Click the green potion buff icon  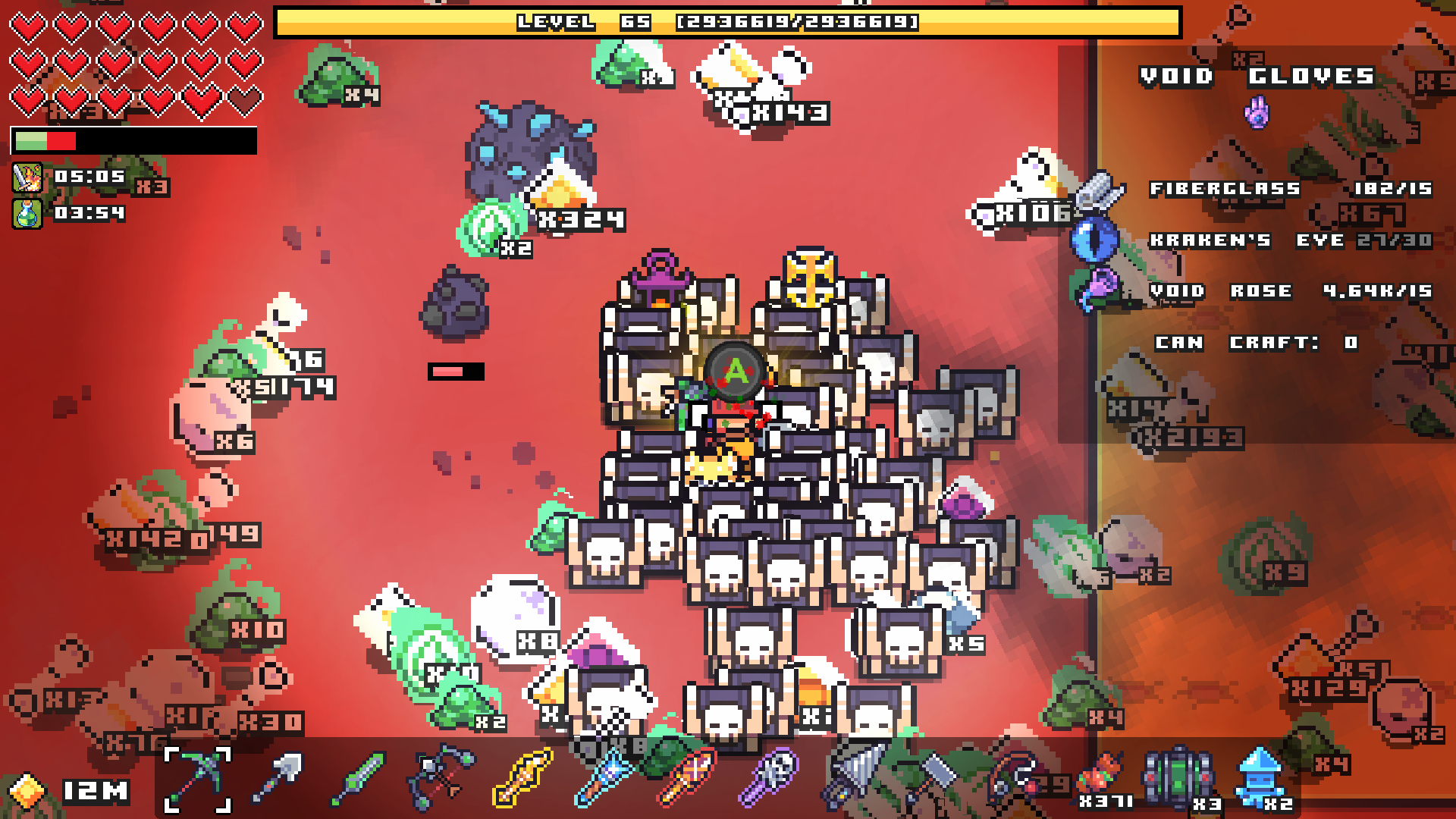[27, 215]
